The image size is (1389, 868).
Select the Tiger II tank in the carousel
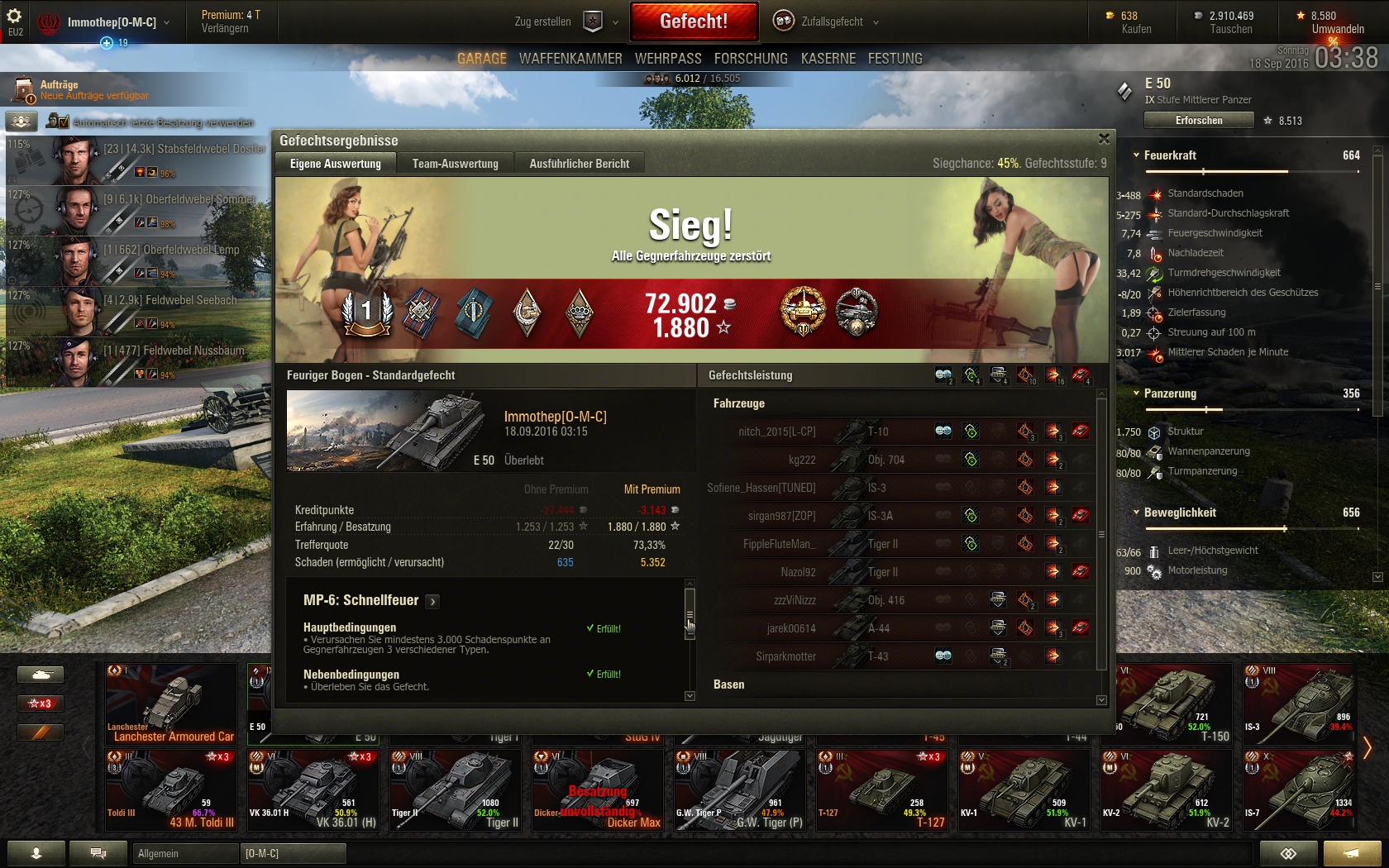coord(459,789)
